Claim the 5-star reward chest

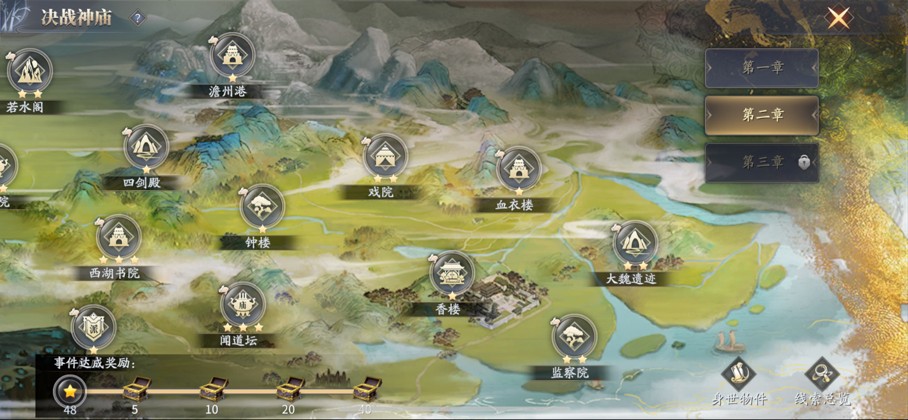point(136,388)
